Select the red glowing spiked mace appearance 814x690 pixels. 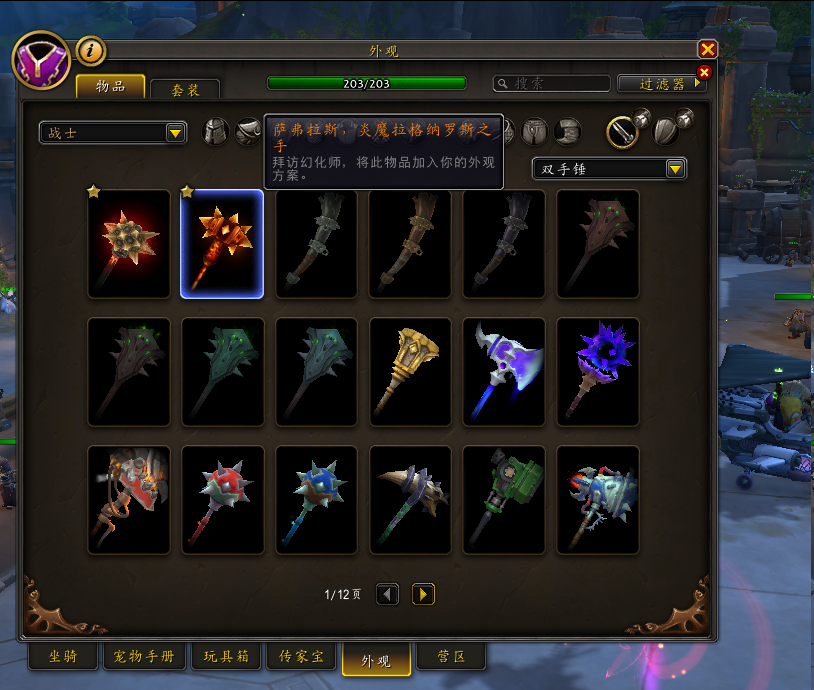coord(129,244)
